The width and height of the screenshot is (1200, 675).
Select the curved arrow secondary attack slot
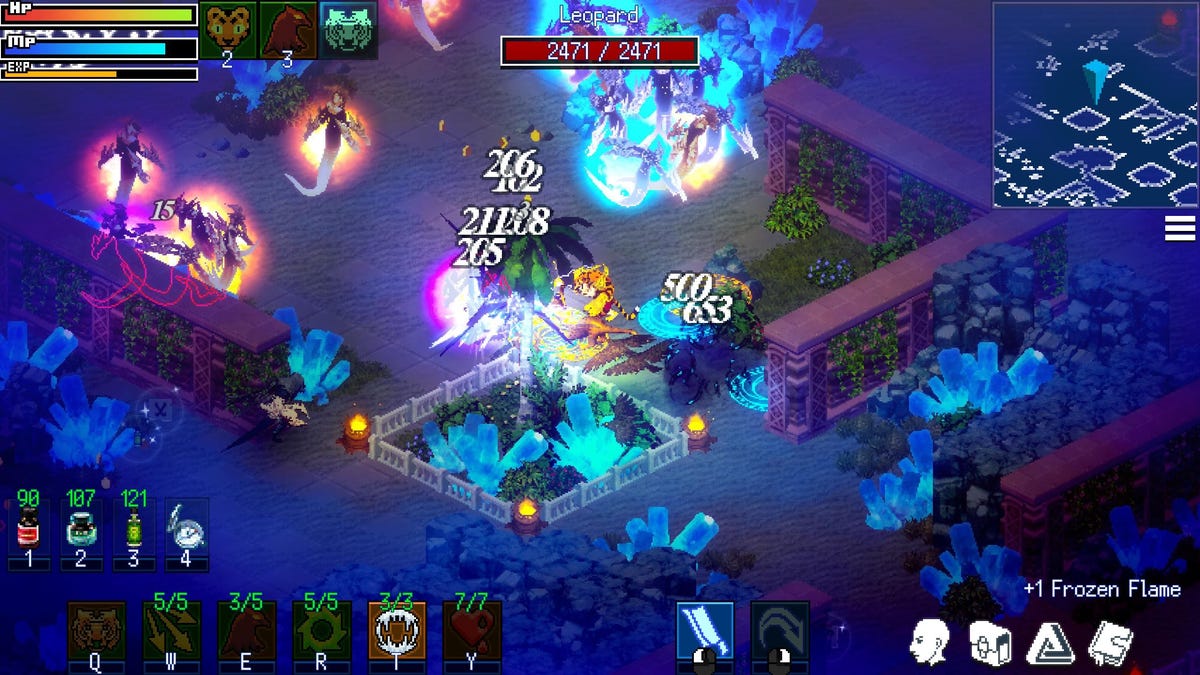780,631
